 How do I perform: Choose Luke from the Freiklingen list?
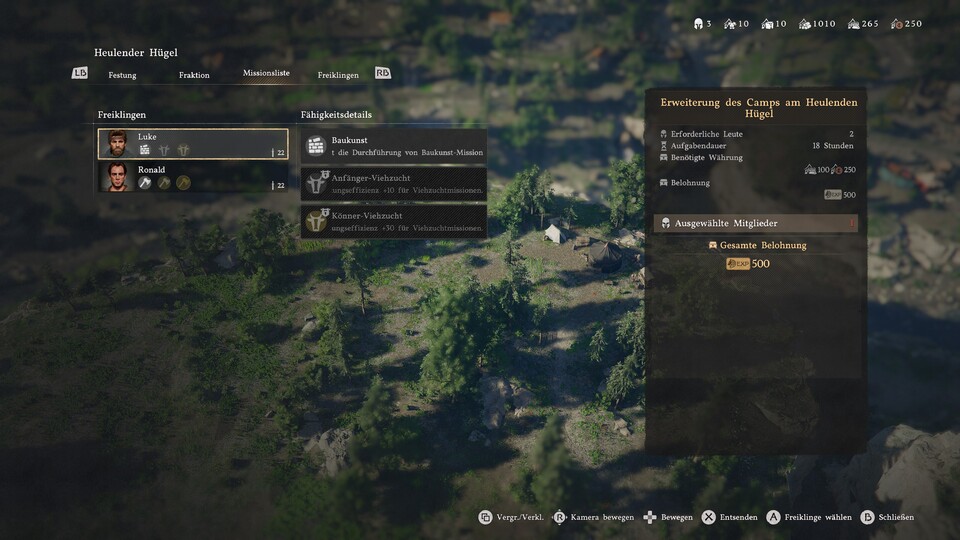tap(193, 144)
